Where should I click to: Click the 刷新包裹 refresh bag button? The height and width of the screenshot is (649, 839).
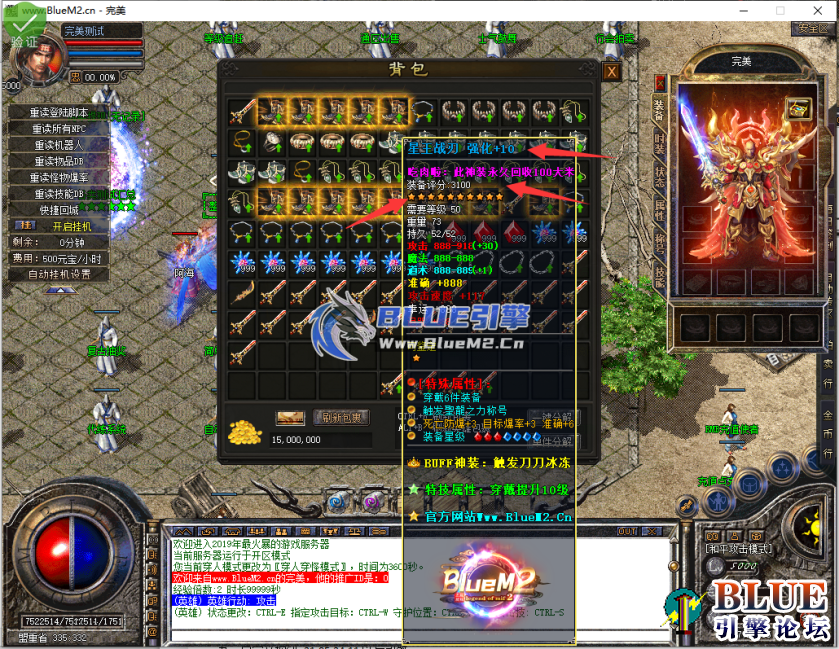point(341,417)
